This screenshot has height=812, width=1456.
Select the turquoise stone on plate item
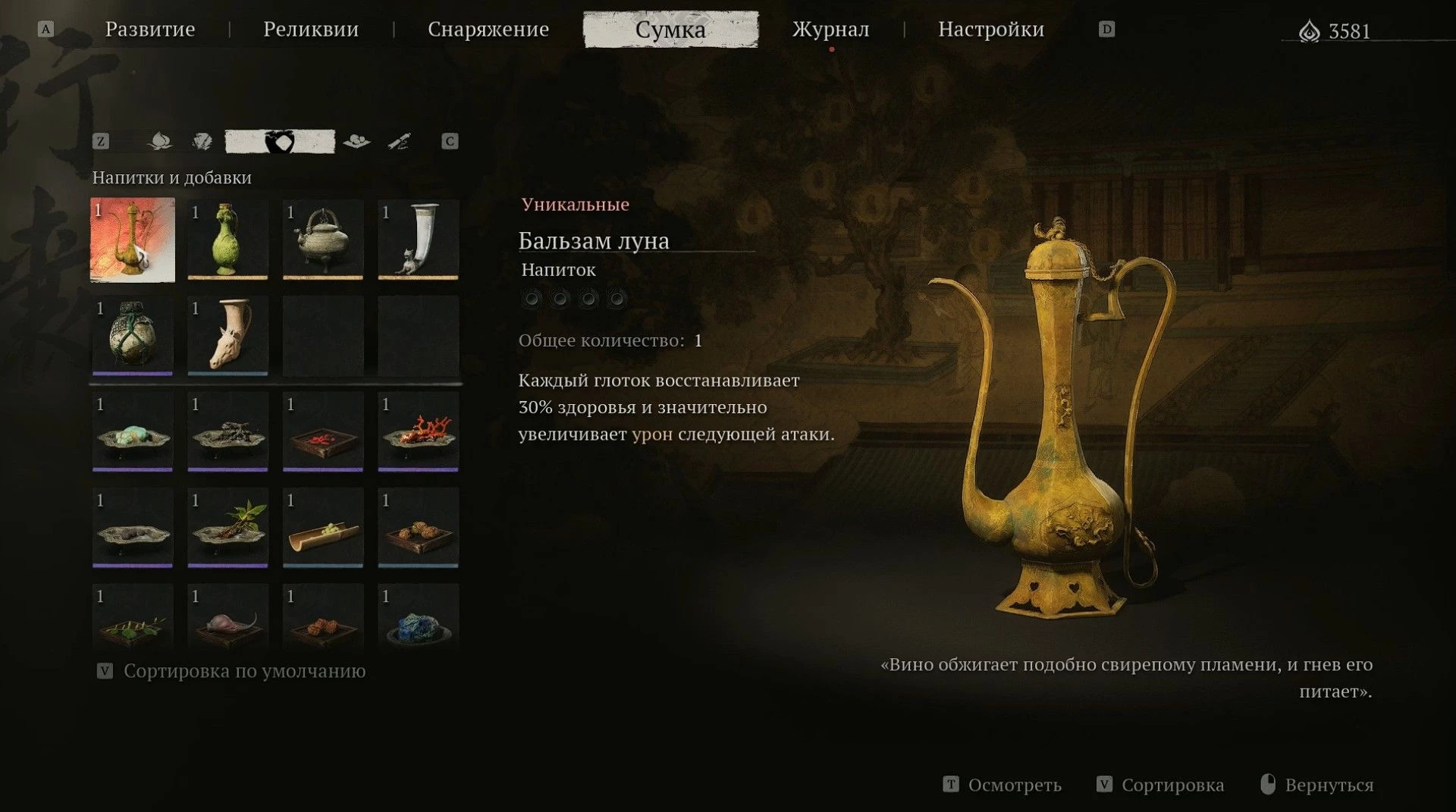click(x=133, y=432)
